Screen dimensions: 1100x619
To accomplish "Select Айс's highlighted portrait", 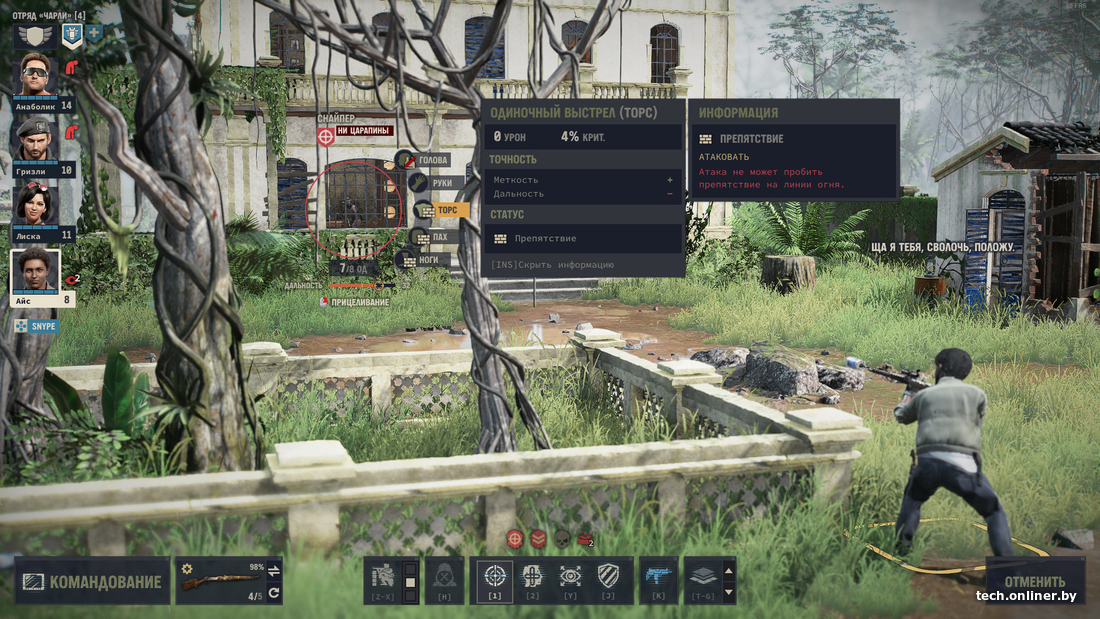I will [36, 271].
